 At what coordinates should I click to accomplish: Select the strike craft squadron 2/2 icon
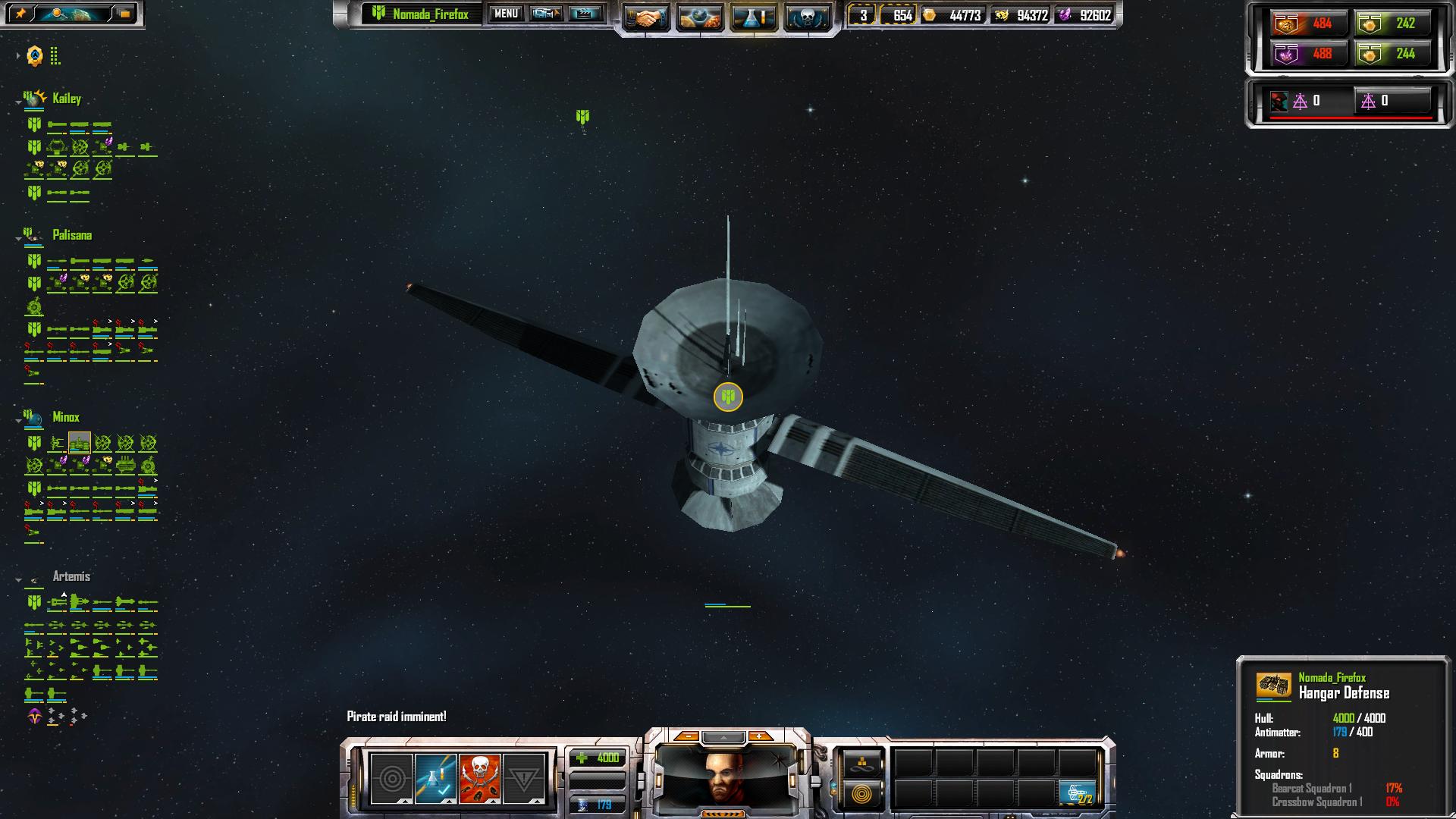pyautogui.click(x=1077, y=793)
